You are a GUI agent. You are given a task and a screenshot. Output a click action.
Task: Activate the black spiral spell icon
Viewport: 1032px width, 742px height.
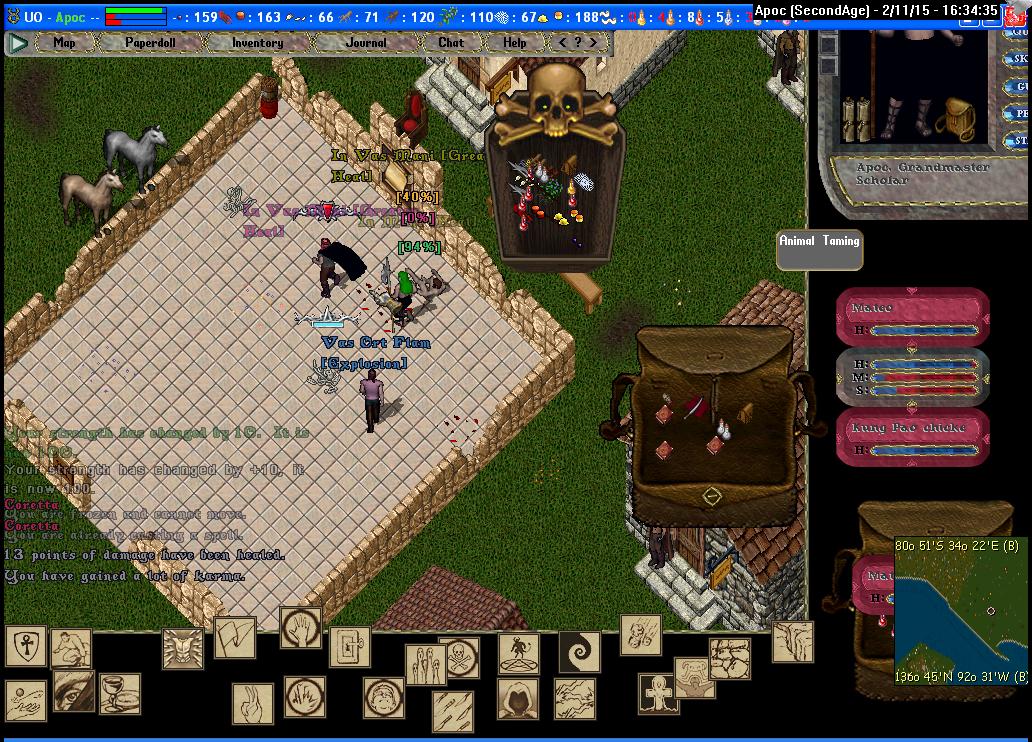coord(579,651)
